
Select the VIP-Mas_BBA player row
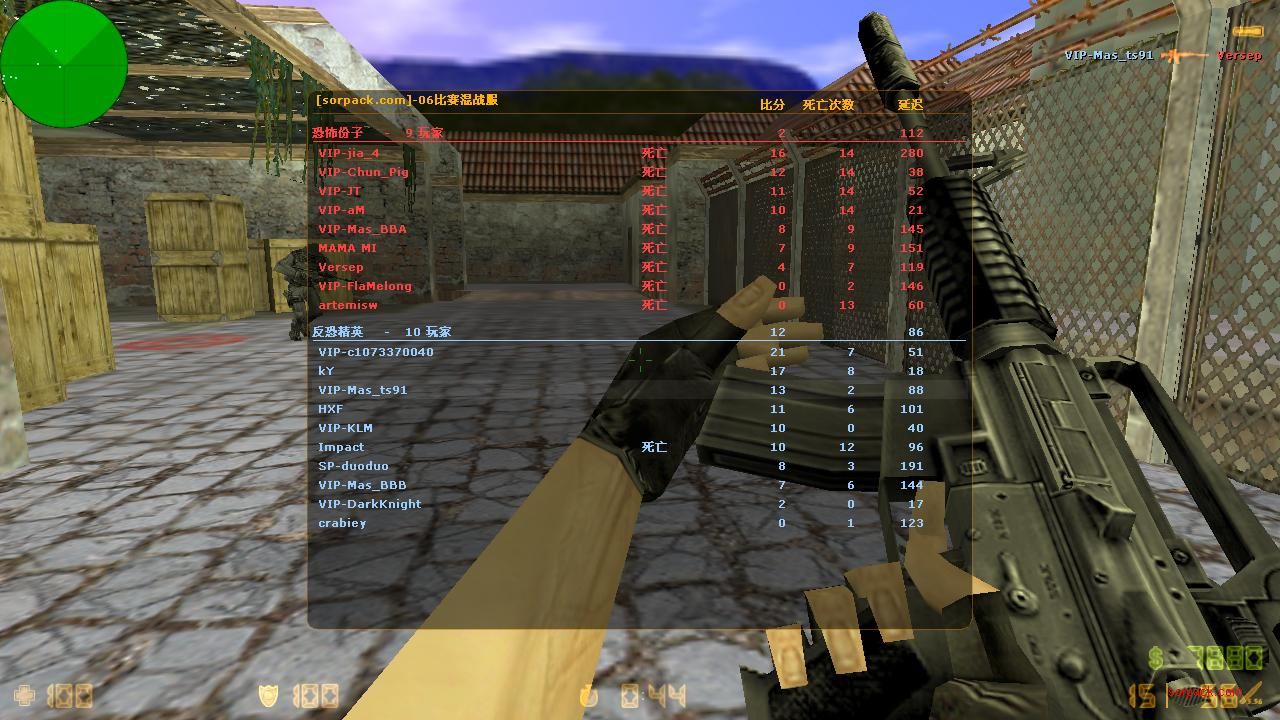click(x=362, y=229)
